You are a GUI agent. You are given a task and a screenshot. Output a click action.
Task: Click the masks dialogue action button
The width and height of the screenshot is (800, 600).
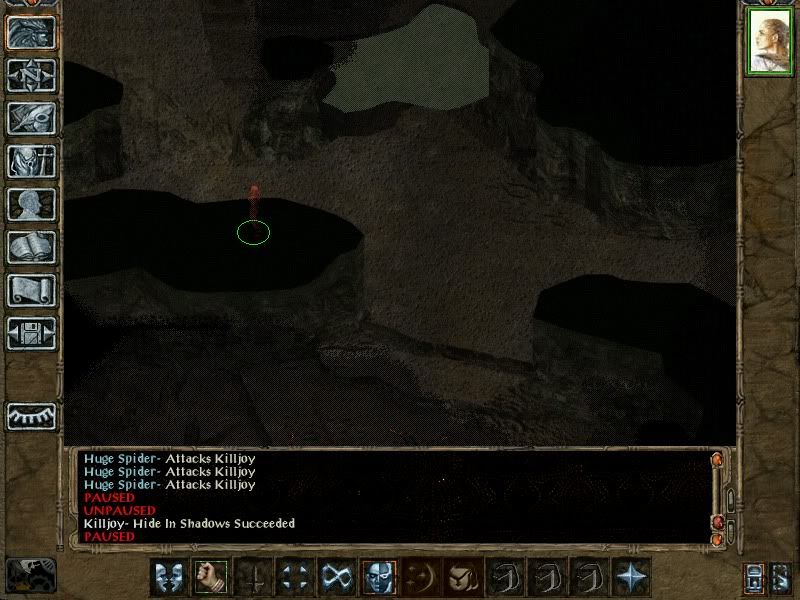pos(168,577)
